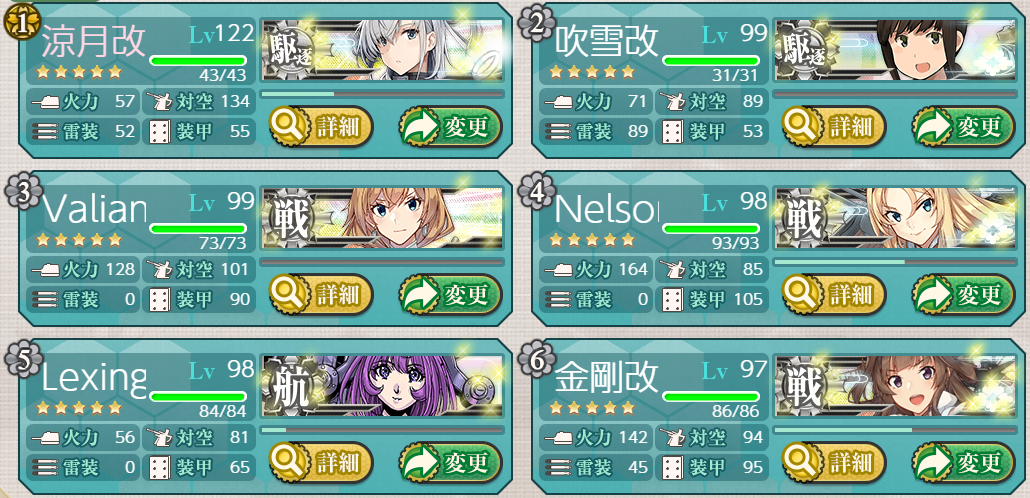Viewport: 1030px width, 498px height.
Task: Click Valiant's portrait banner
Action: pyautogui.click(x=383, y=219)
